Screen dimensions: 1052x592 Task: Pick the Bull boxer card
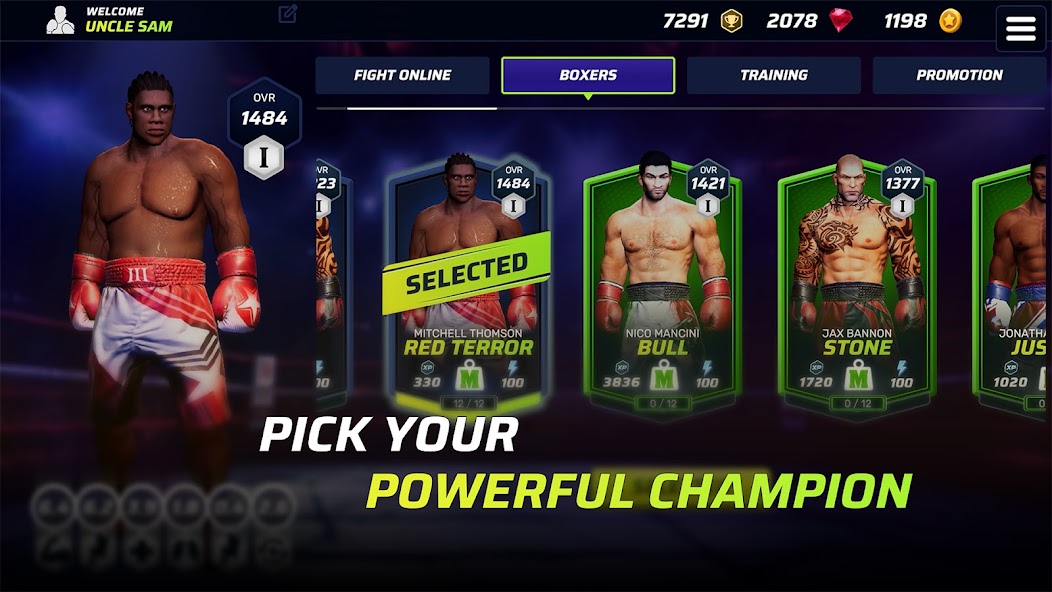663,285
